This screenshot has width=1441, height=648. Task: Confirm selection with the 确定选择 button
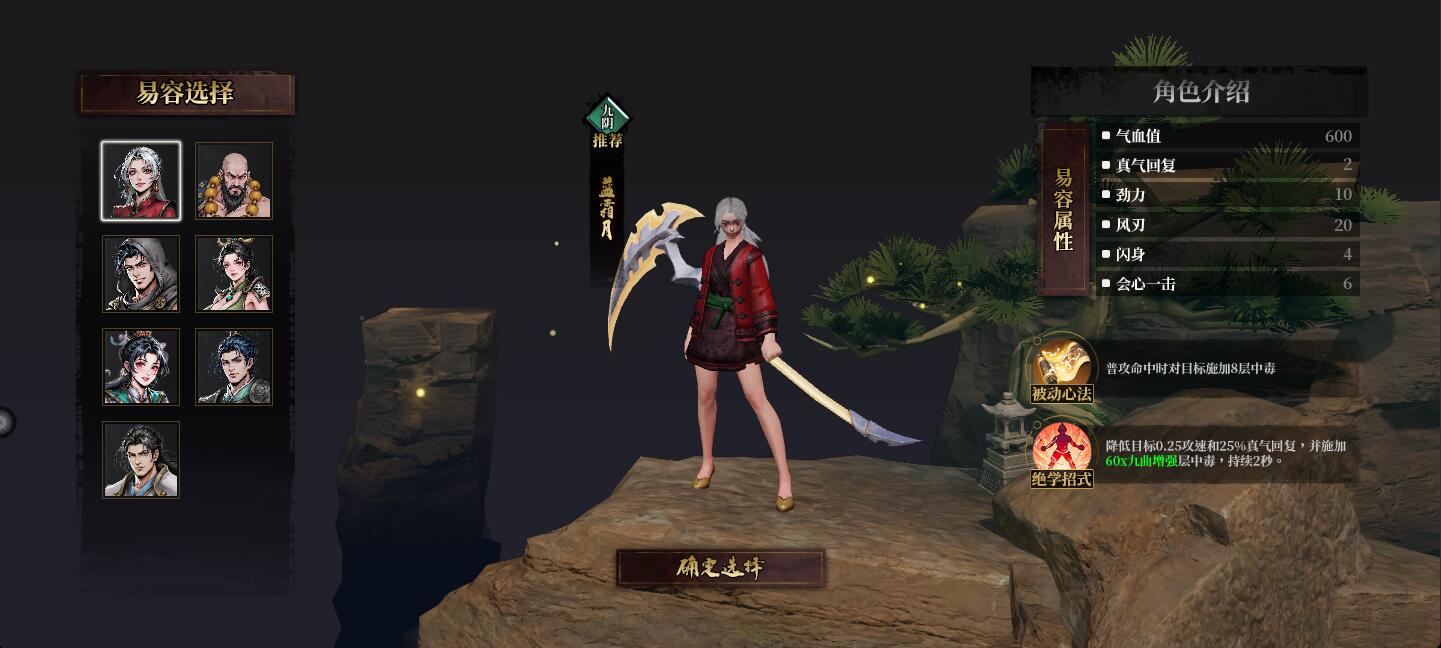point(720,568)
